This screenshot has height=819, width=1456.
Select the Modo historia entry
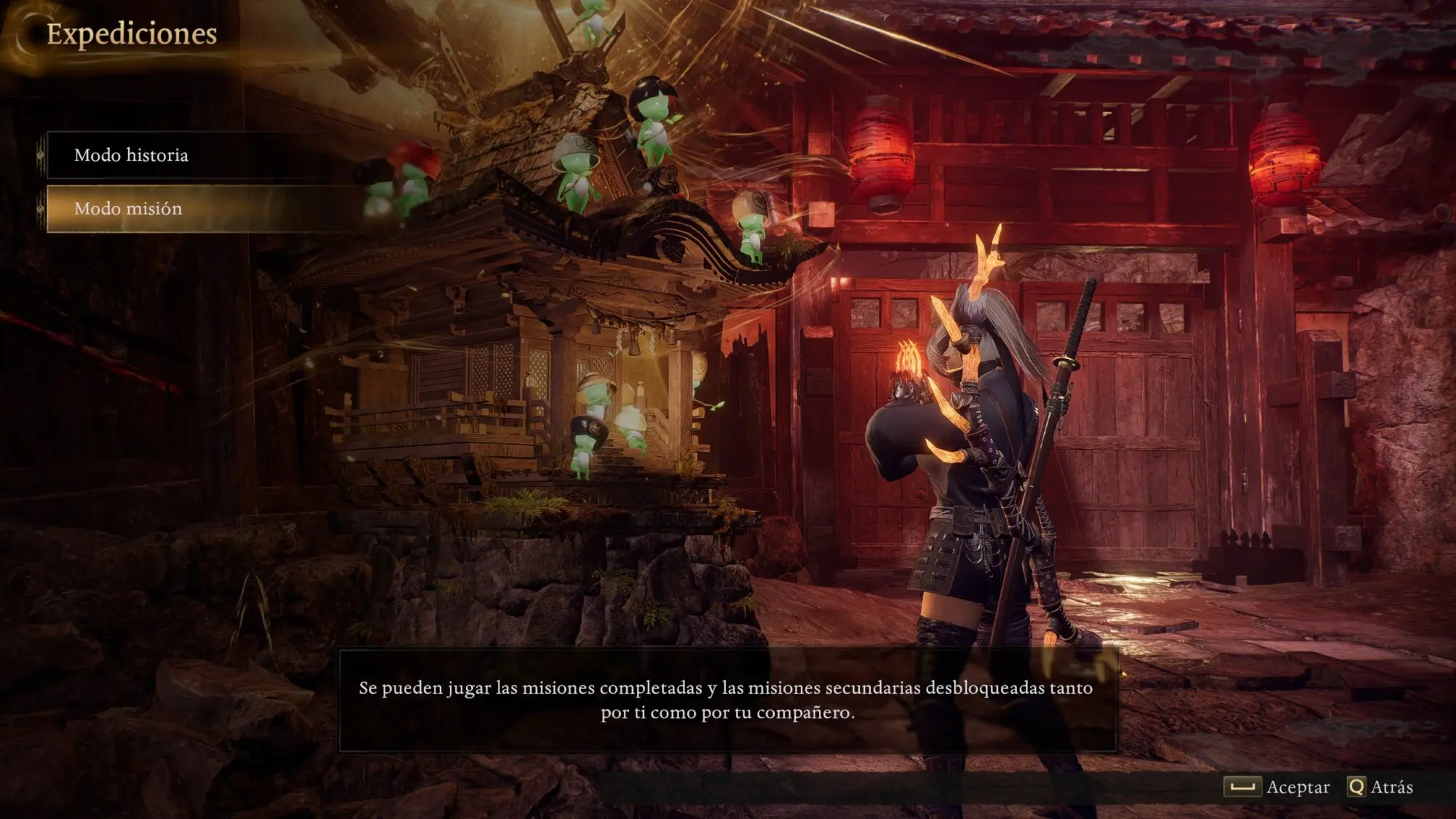[x=132, y=155]
